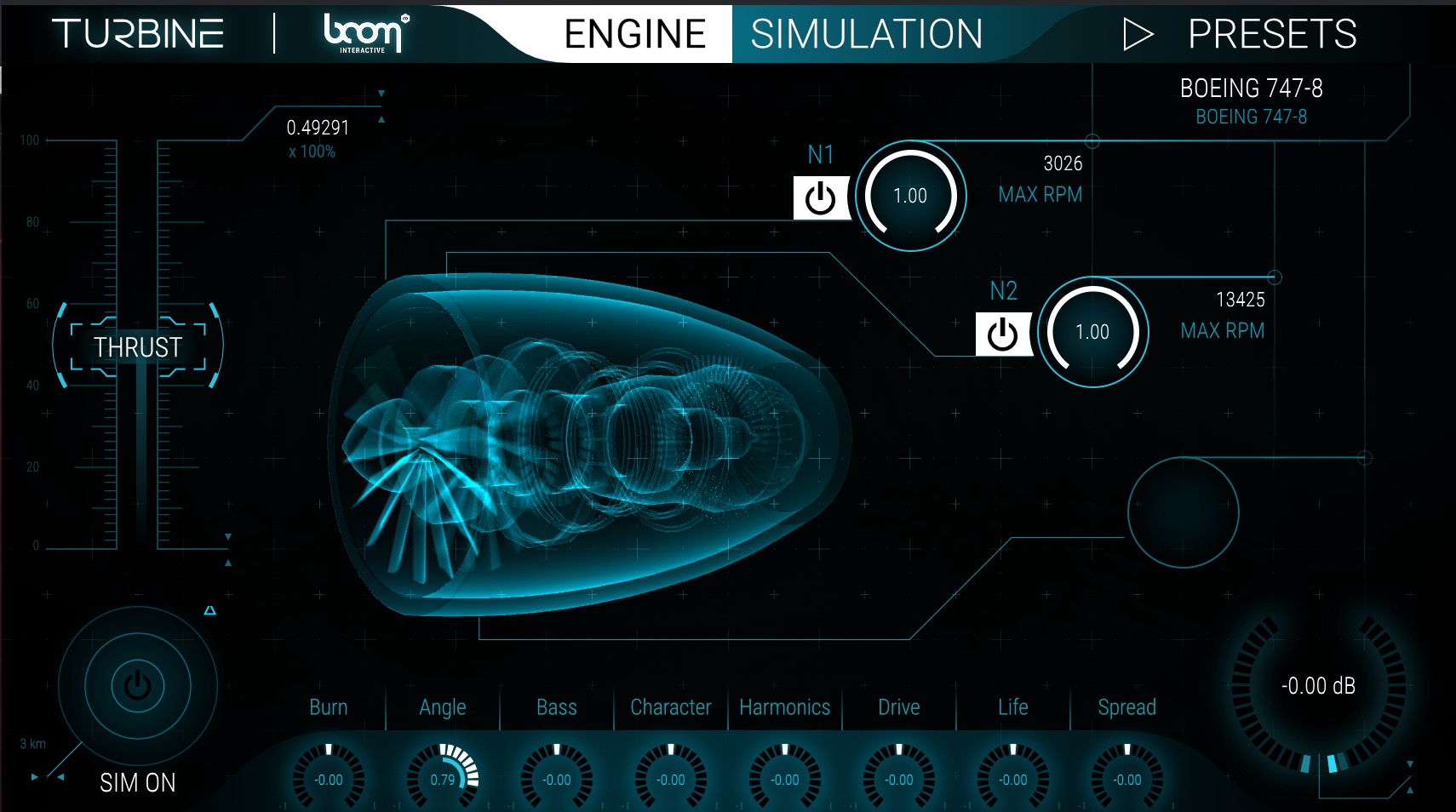This screenshot has height=812, width=1456.
Task: Turn the Angle knob
Action: pyautogui.click(x=443, y=776)
